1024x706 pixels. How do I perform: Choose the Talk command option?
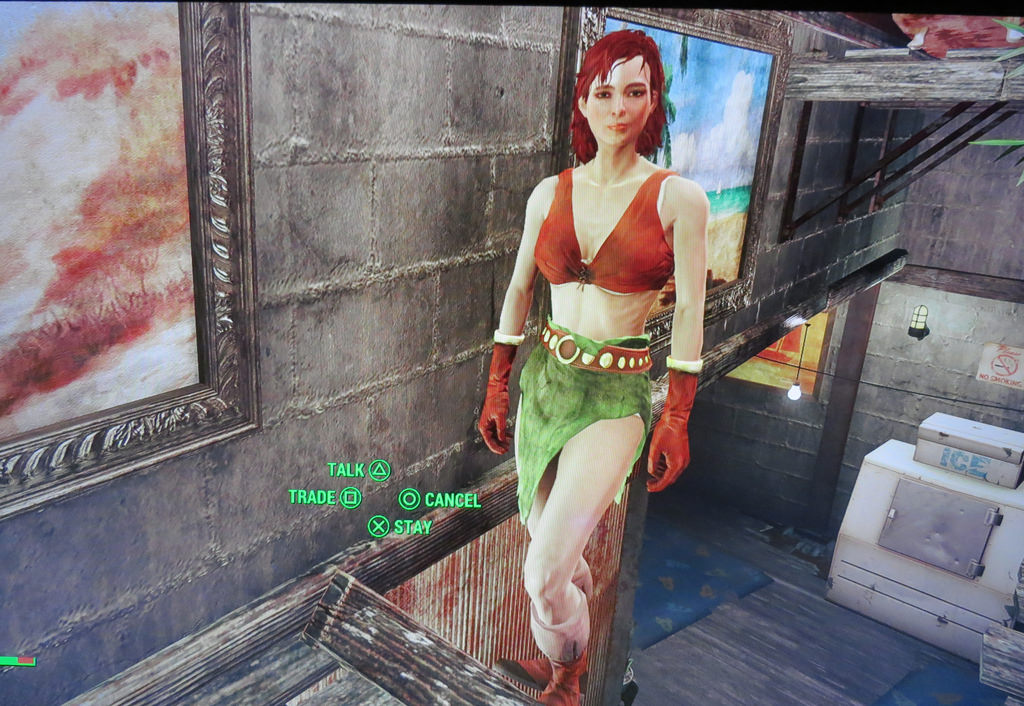click(358, 469)
